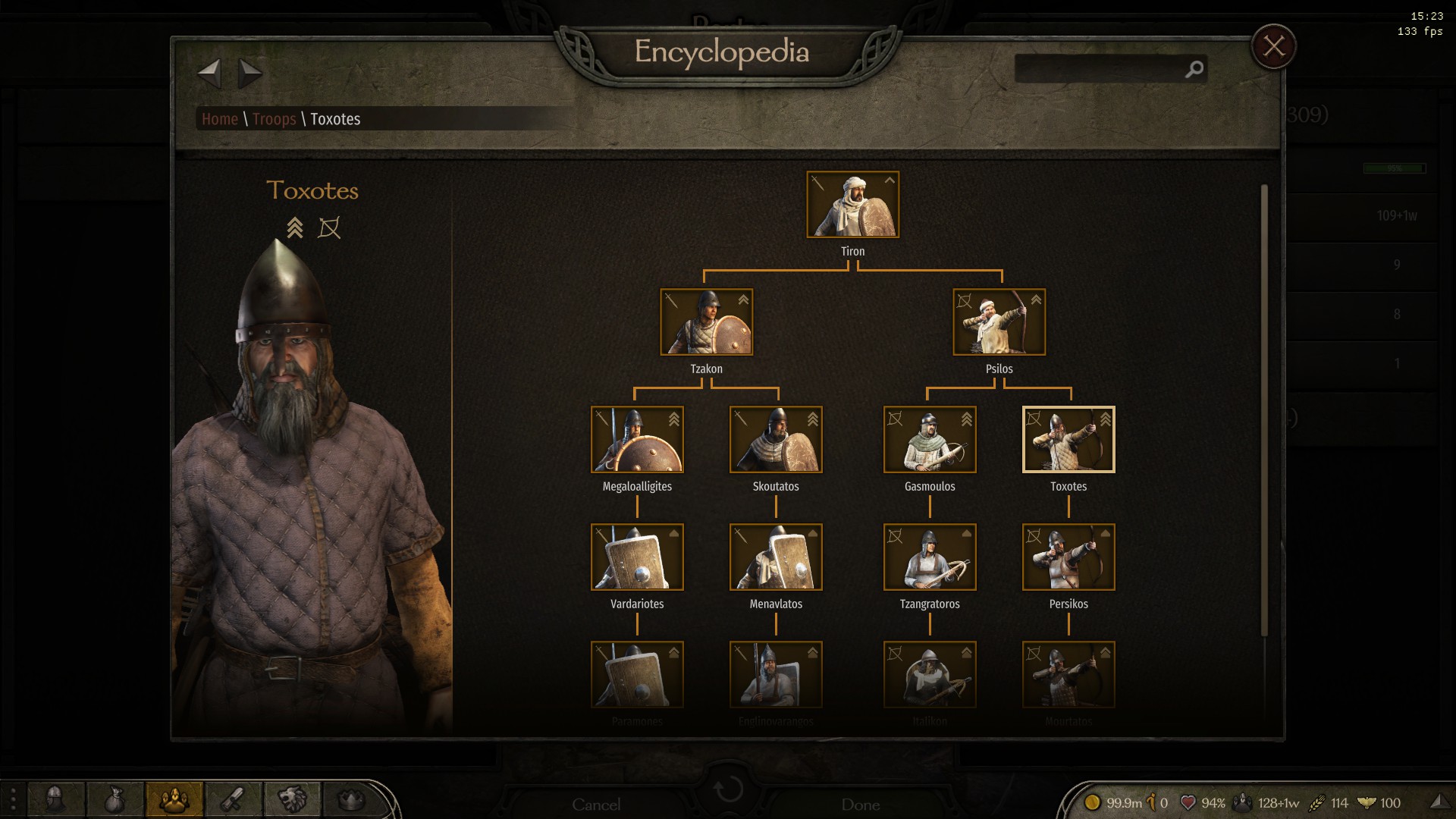Open the Gasmoulos crossbowman entry
1456x819 pixels.
pyautogui.click(x=930, y=440)
